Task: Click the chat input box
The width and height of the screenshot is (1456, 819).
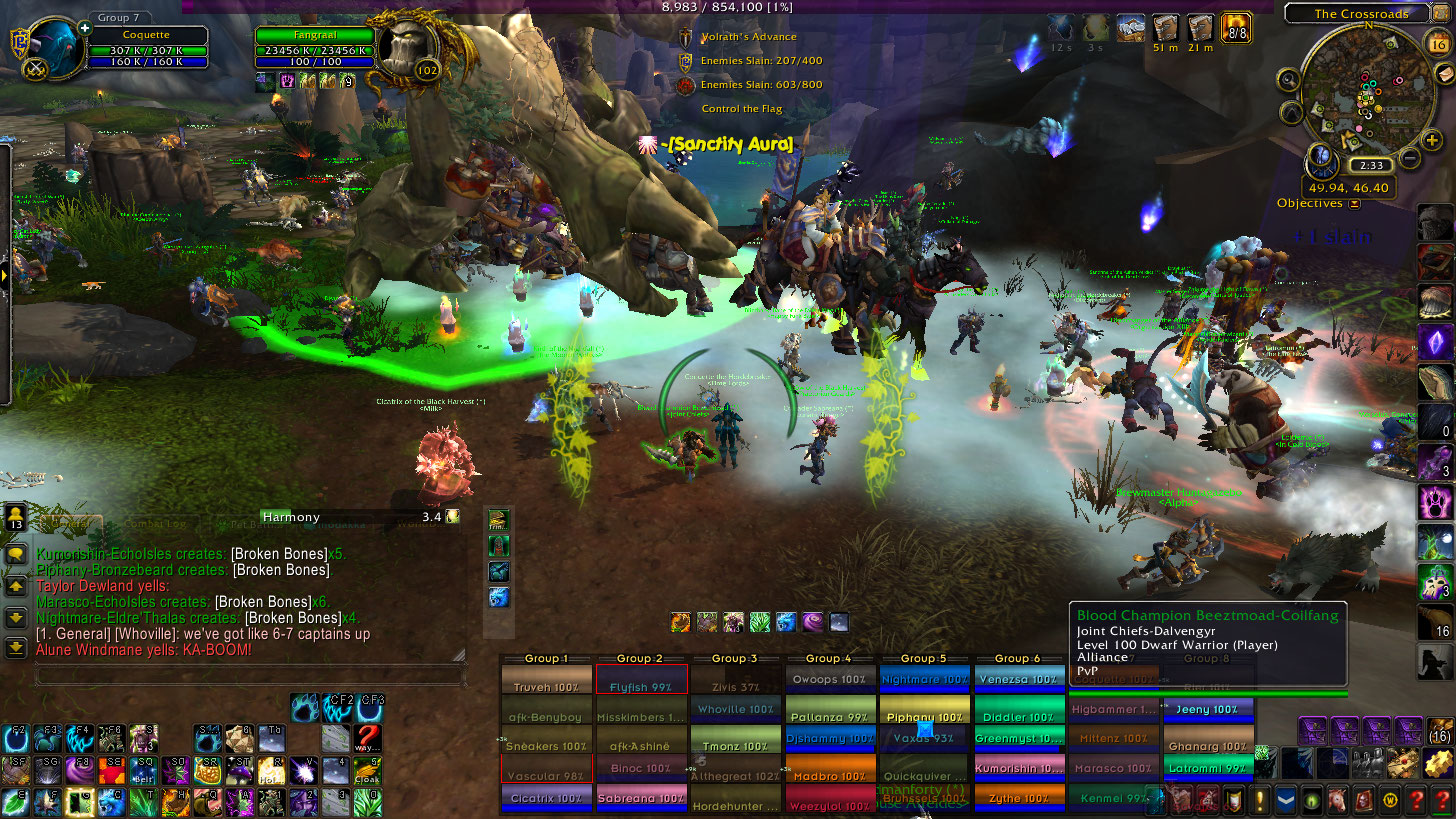Action: 250,676
